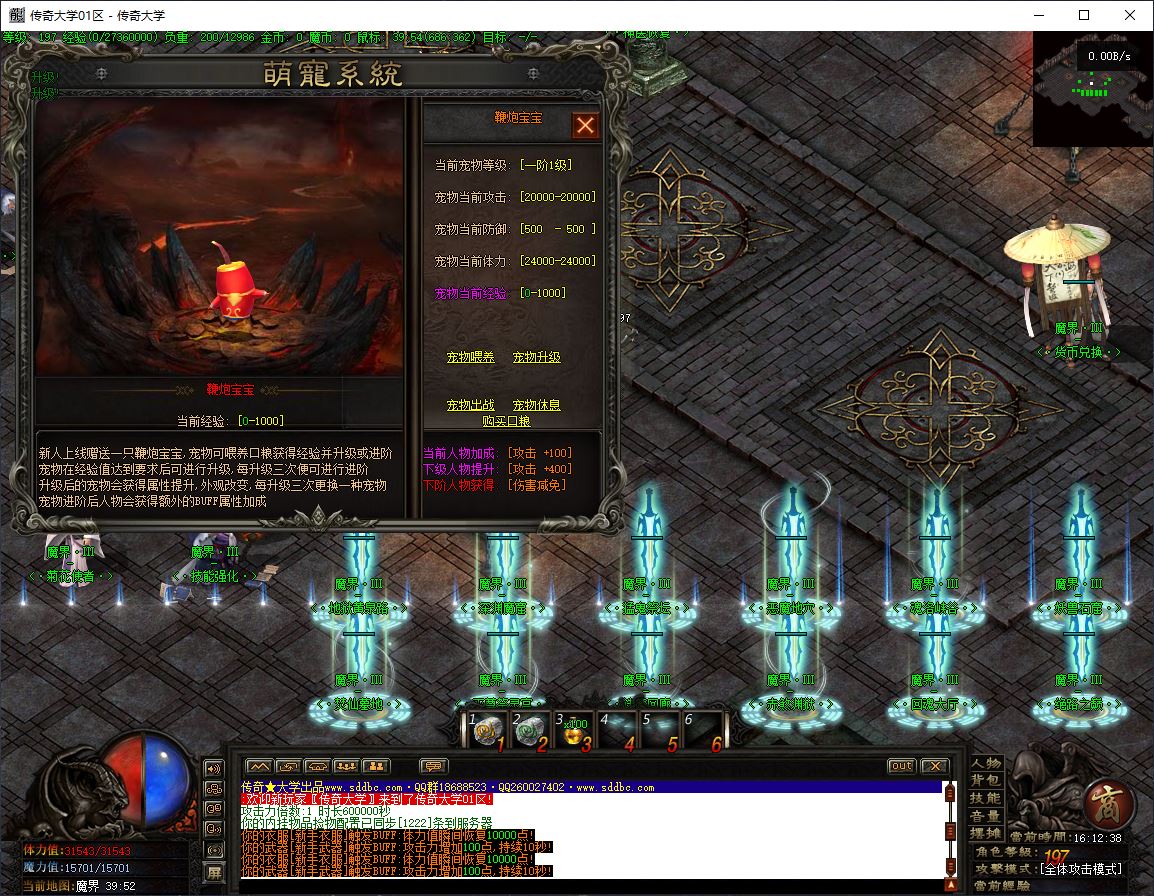
Task: Select the golden item in hotbar slot 3
Action: pyautogui.click(x=572, y=730)
